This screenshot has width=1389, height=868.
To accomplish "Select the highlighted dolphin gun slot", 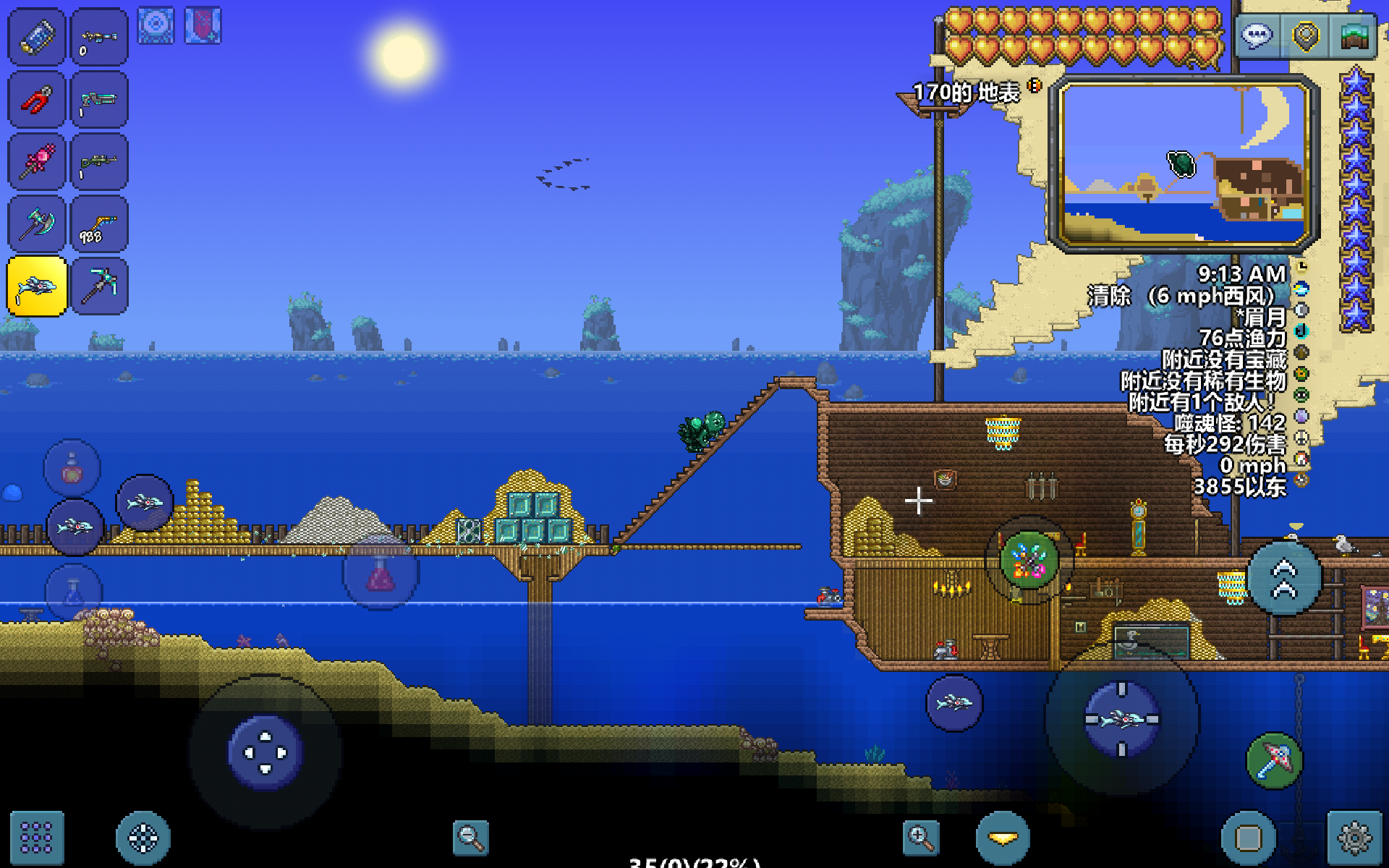I will (x=37, y=286).
